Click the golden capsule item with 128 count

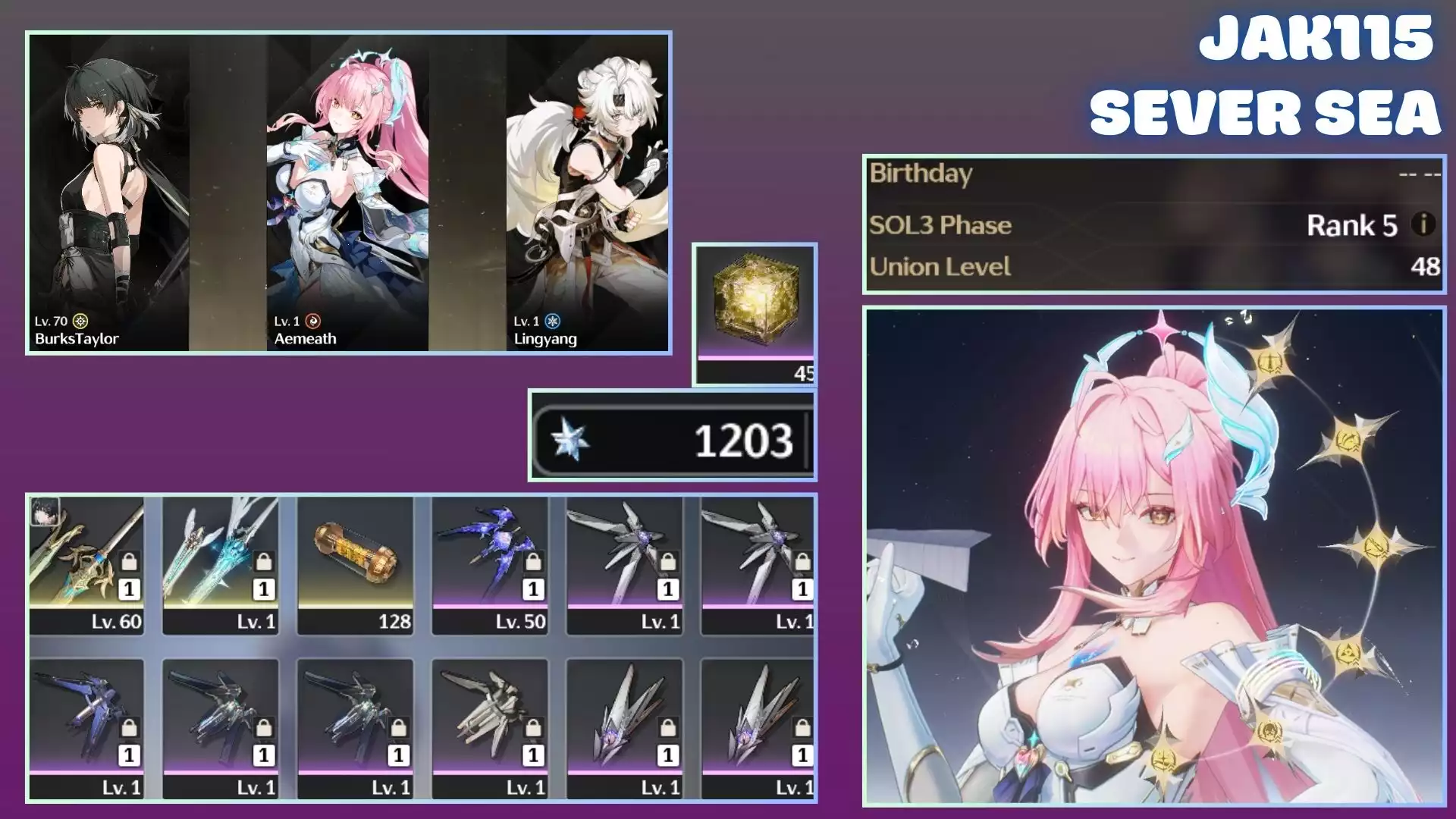coord(355,565)
